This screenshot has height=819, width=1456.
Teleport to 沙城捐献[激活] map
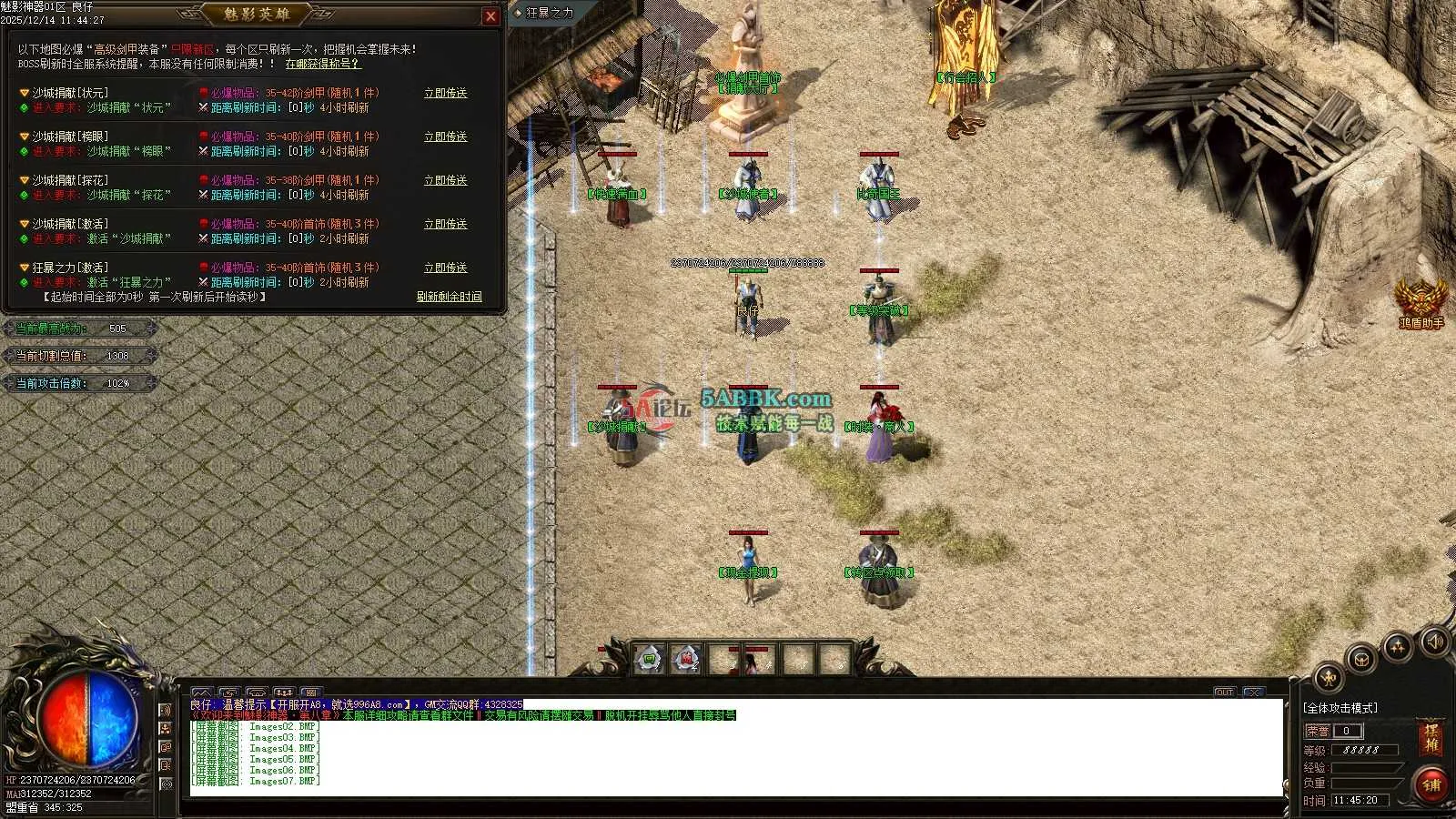tap(445, 224)
